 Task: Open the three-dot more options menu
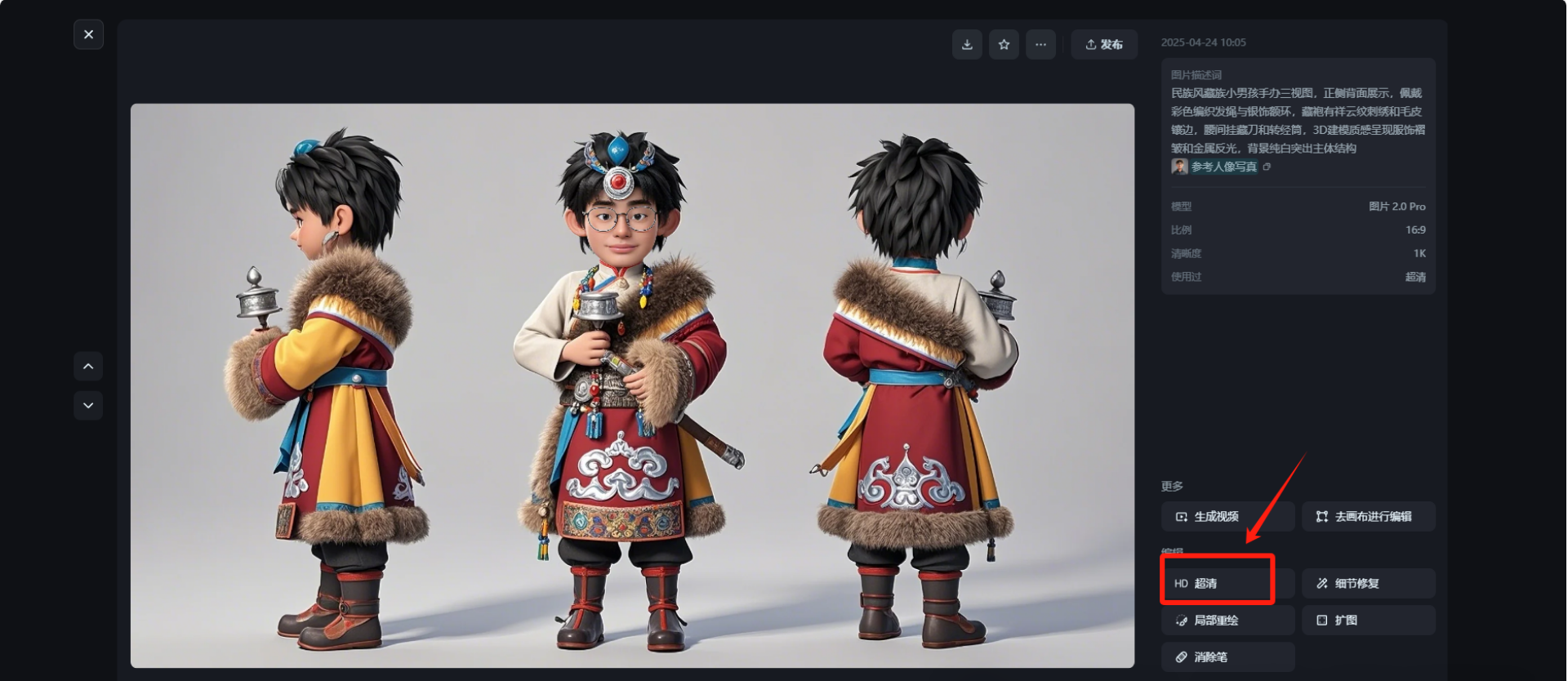coord(1040,44)
